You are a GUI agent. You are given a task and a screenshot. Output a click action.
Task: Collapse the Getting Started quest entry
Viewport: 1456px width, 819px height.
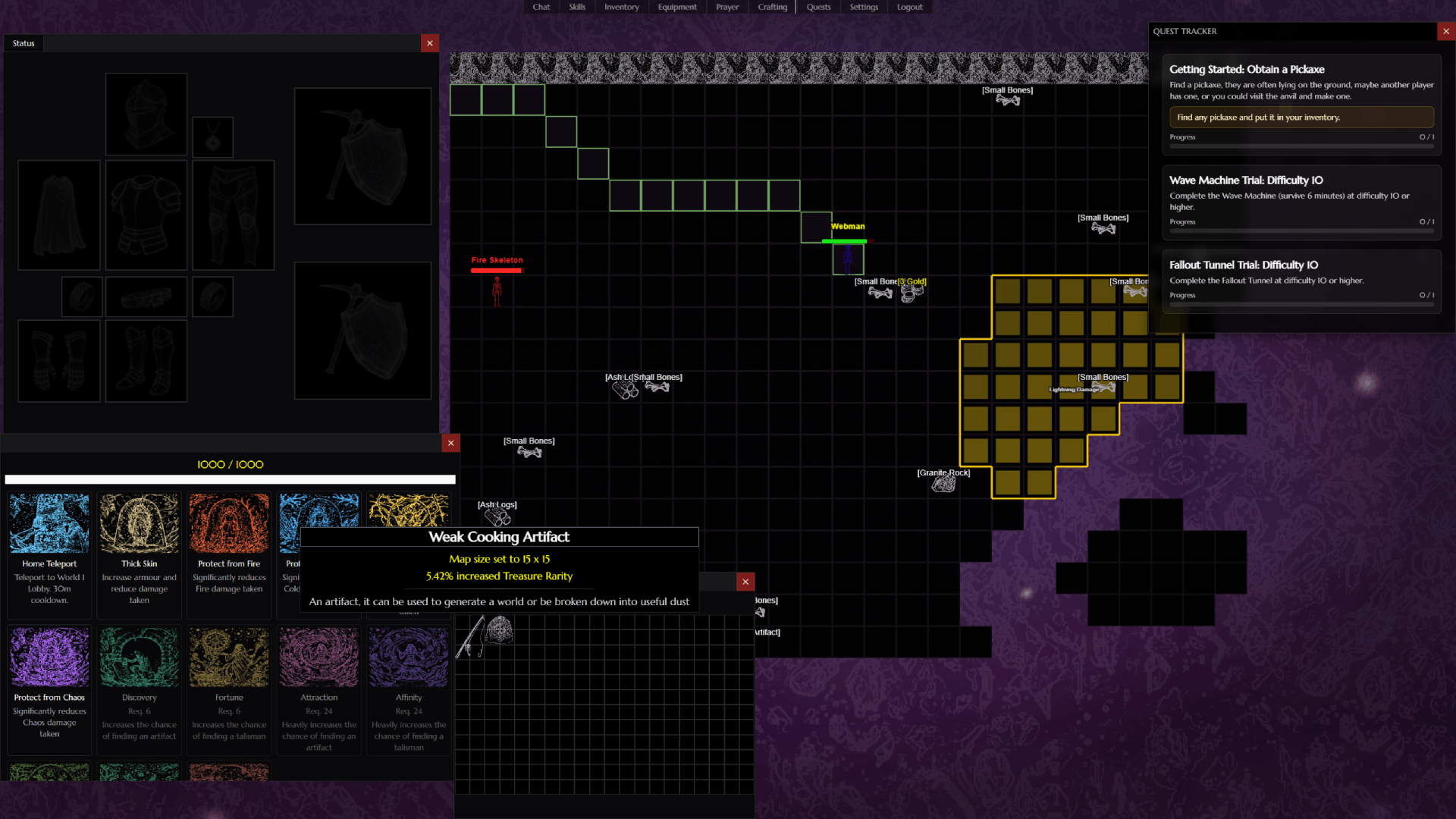1247,69
